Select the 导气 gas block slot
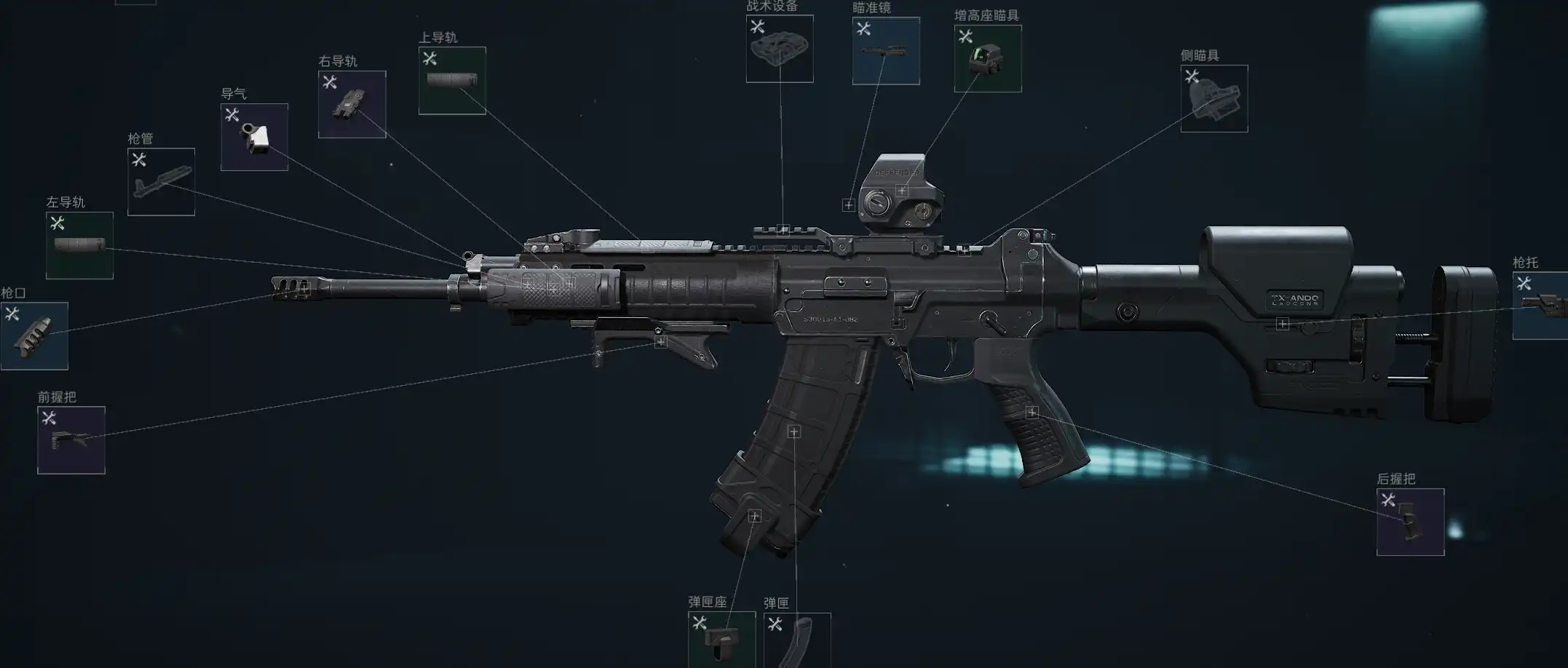 (254, 137)
